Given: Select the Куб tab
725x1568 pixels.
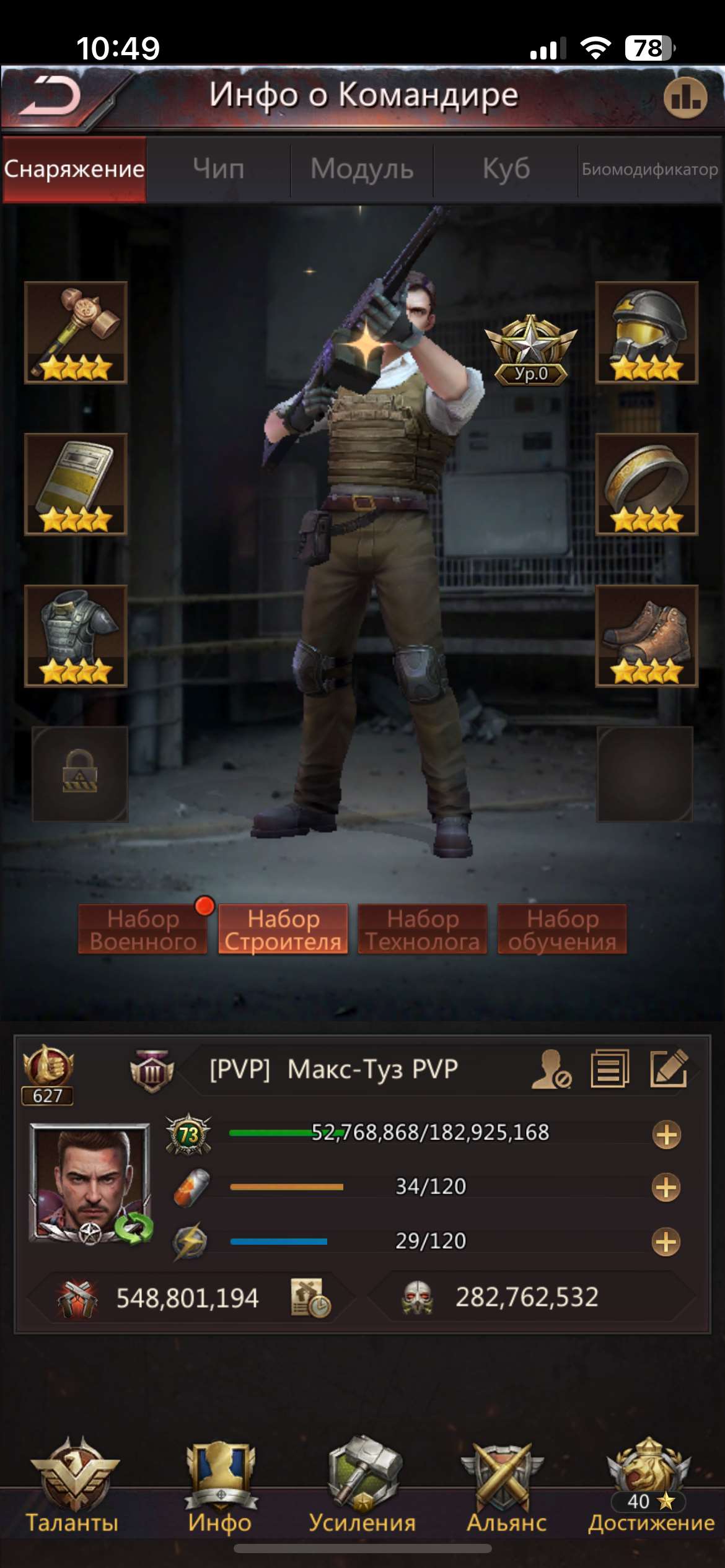Looking at the screenshot, I should click(x=506, y=169).
